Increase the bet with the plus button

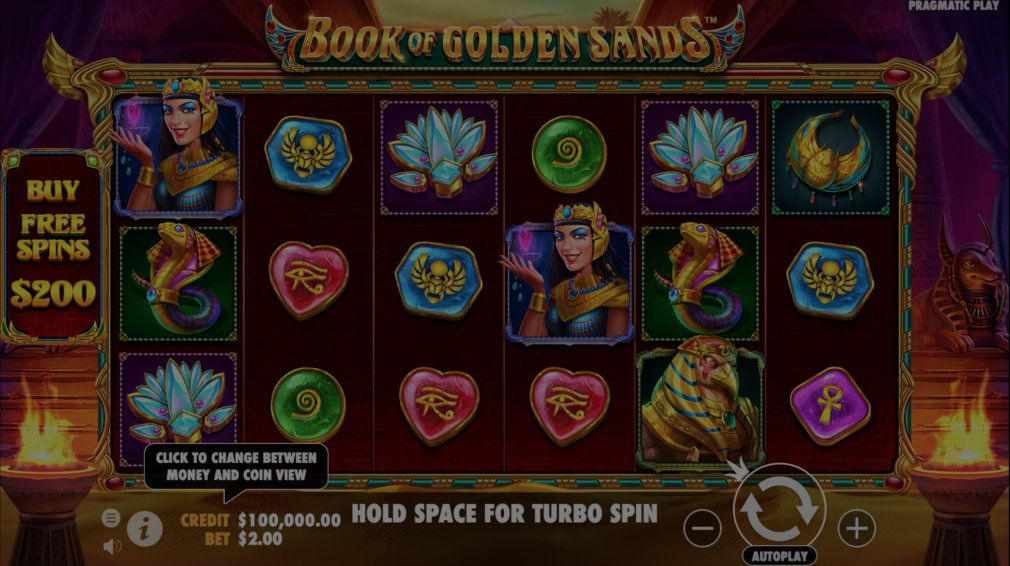click(x=856, y=527)
